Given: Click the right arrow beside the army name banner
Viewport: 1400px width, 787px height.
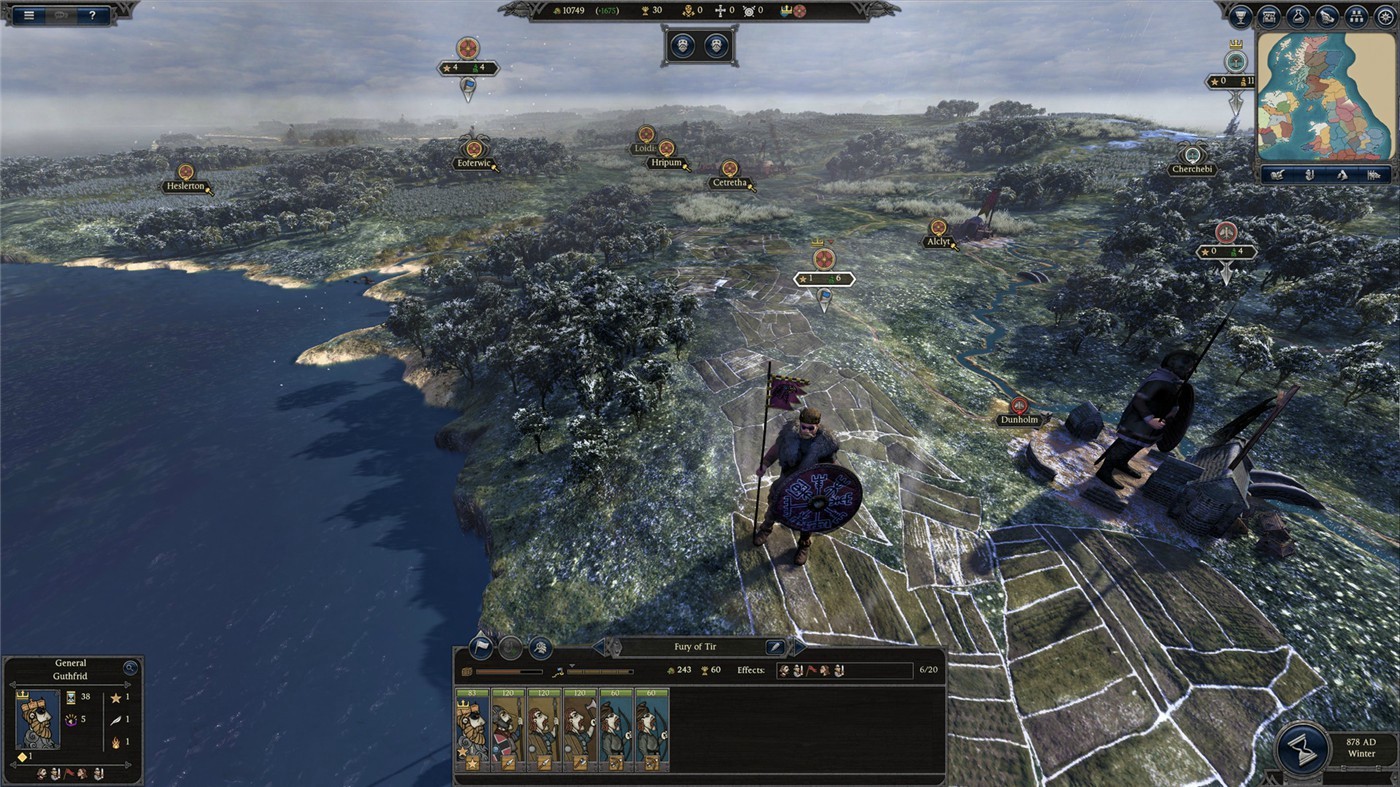Looking at the screenshot, I should point(800,646).
